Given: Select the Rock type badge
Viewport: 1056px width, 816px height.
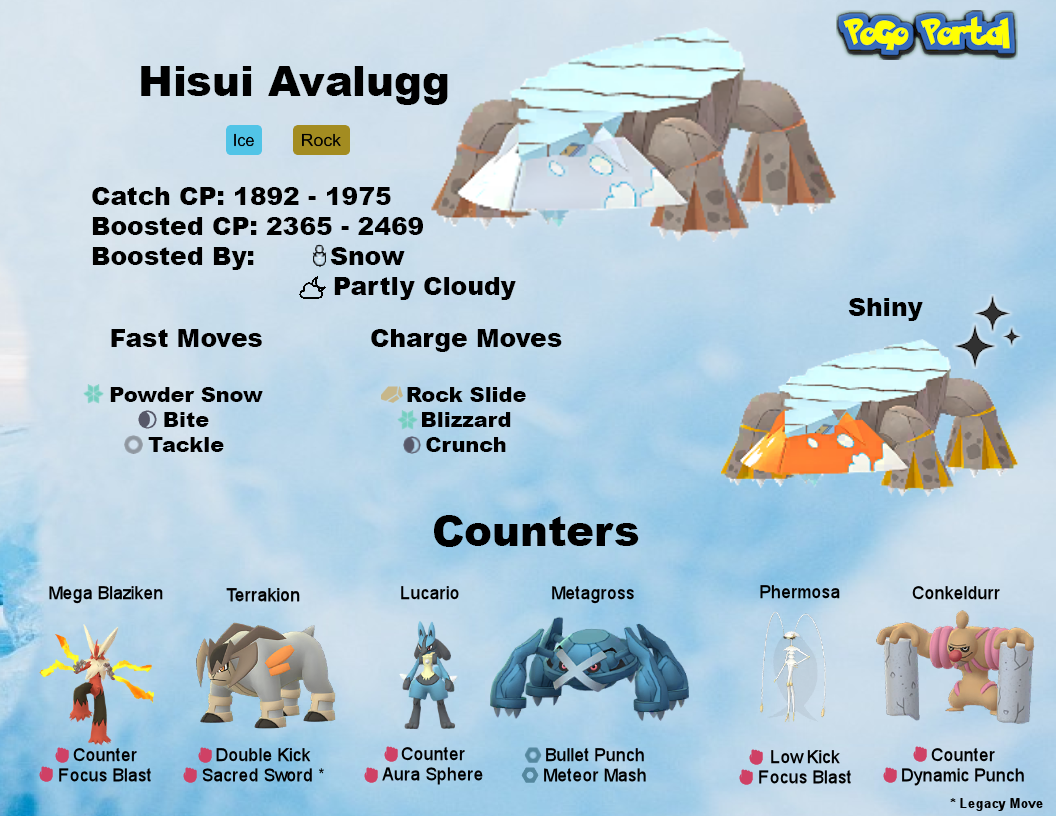Looking at the screenshot, I should pyautogui.click(x=321, y=140).
